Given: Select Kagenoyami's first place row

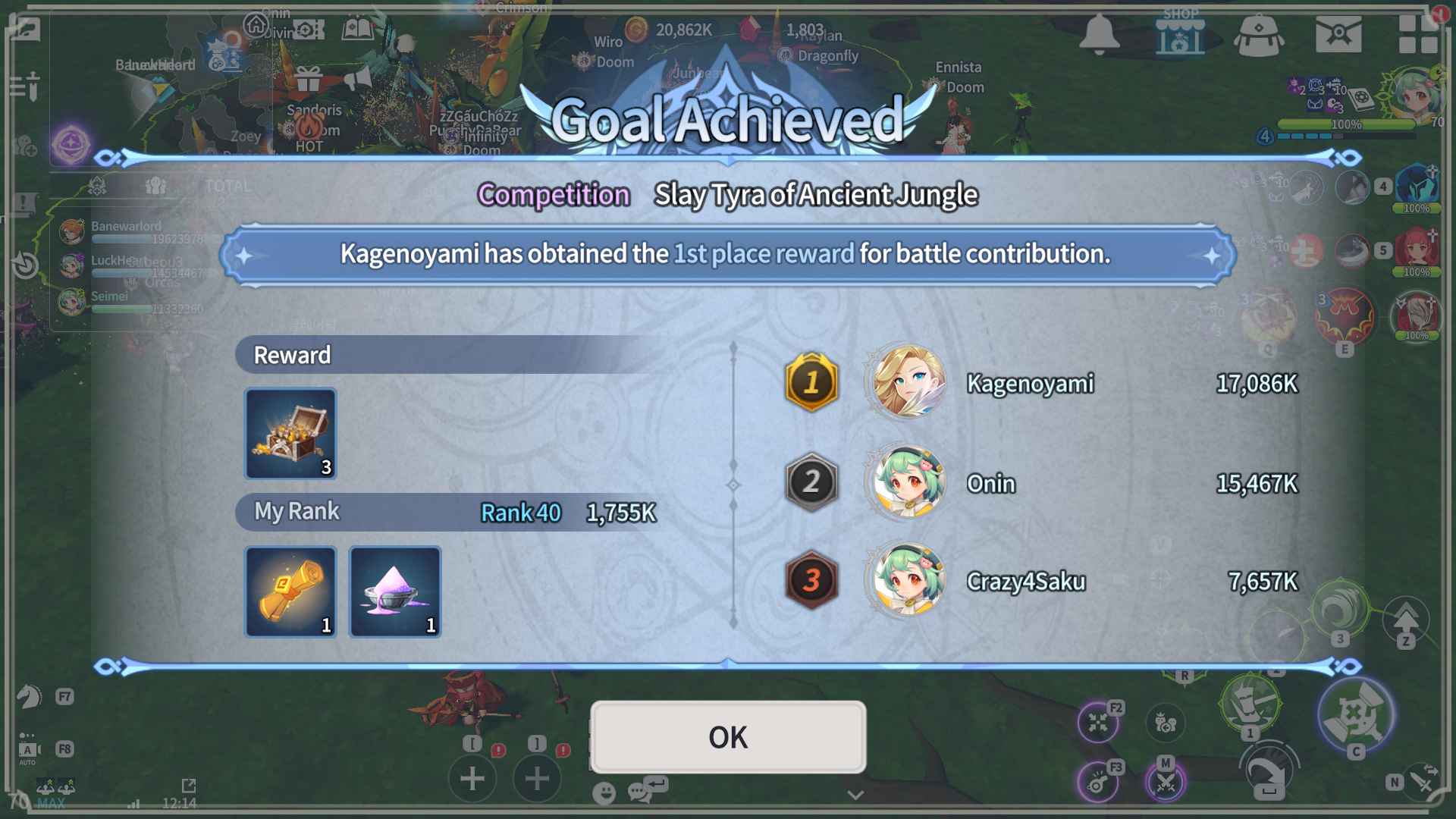Looking at the screenshot, I should (x=1040, y=384).
